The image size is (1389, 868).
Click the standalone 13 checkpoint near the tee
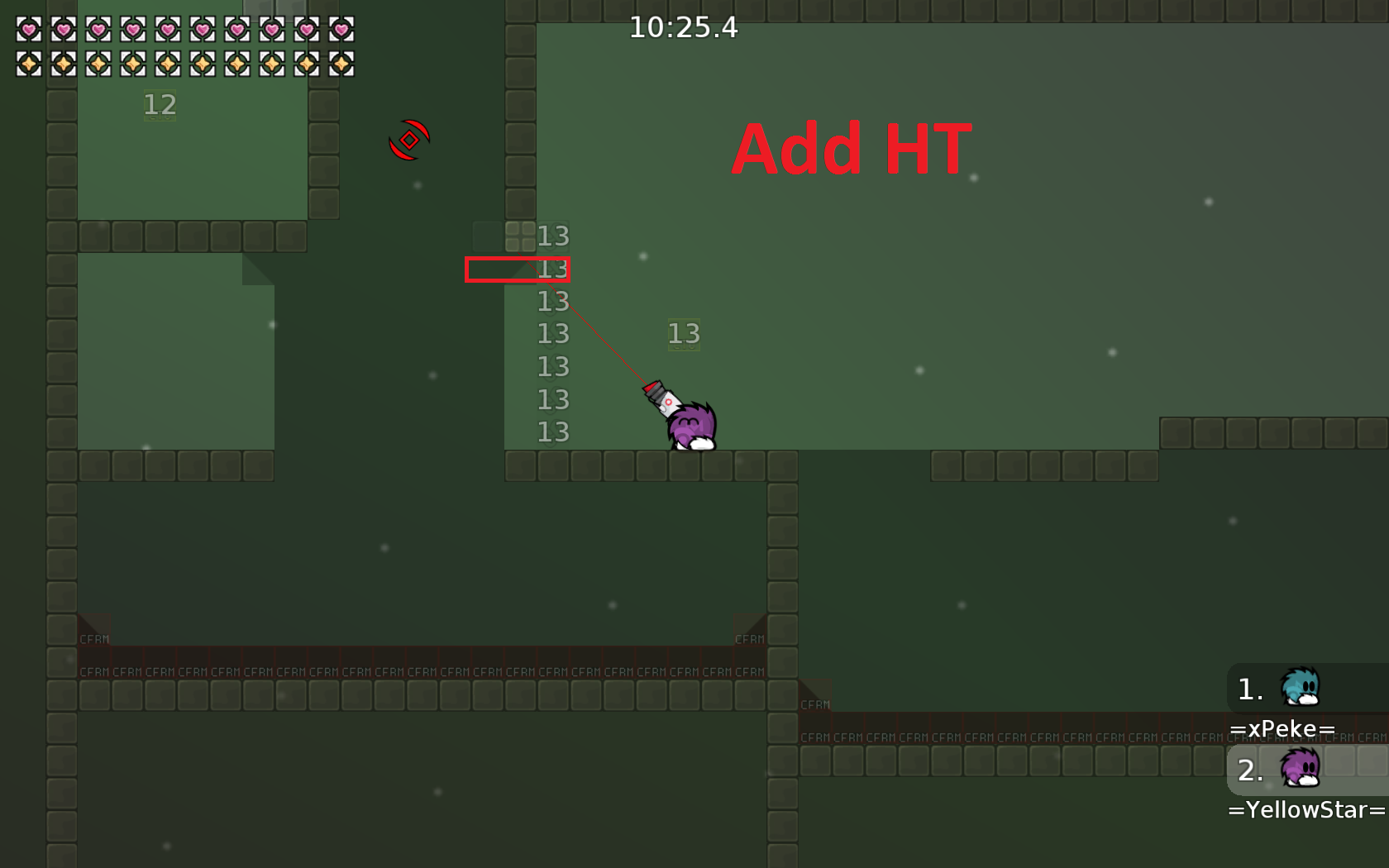(x=684, y=334)
